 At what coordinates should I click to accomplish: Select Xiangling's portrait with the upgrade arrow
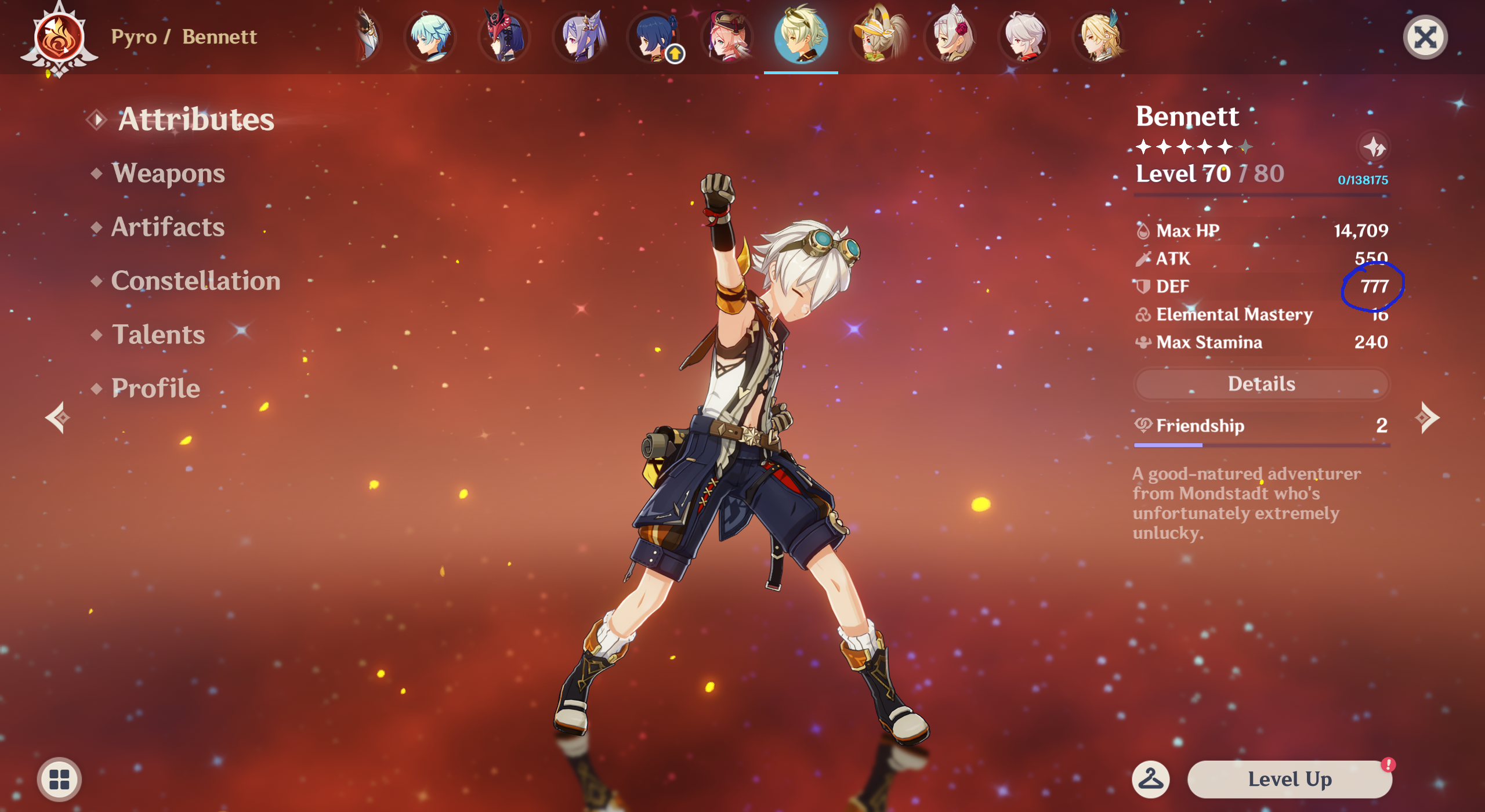(655, 37)
